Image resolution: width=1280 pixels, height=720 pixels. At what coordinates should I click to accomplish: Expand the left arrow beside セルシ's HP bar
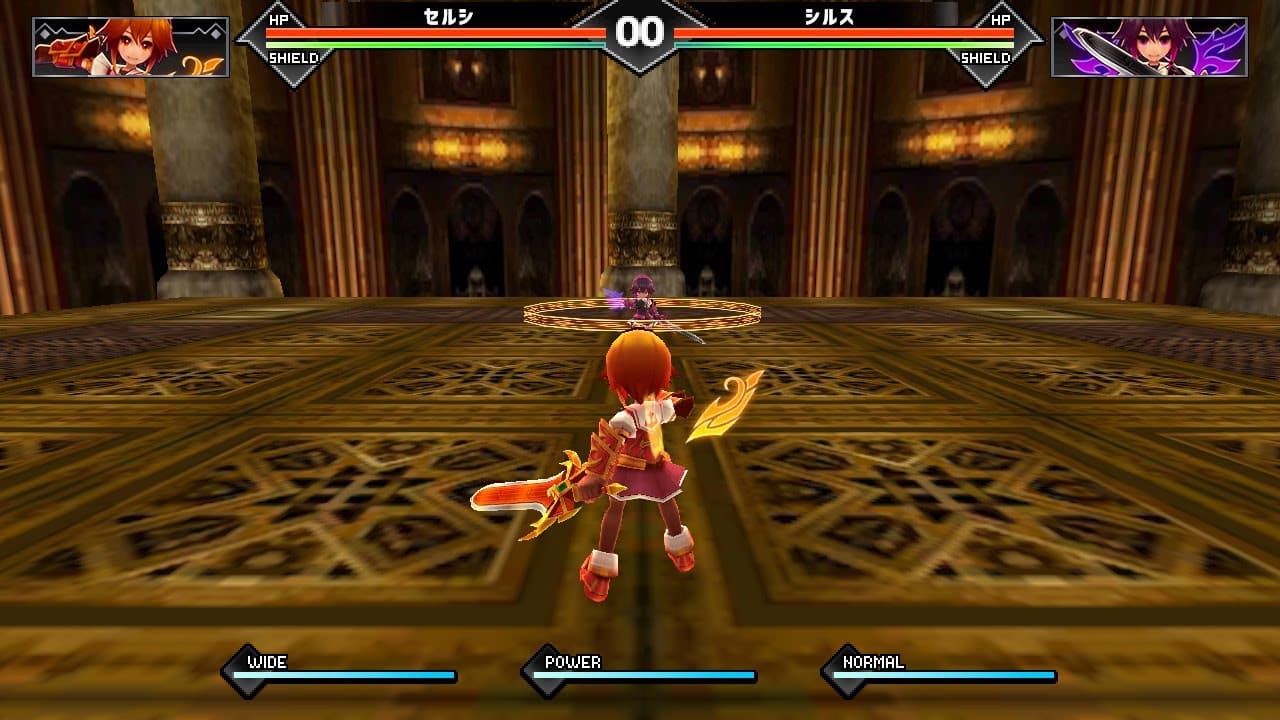tap(244, 42)
